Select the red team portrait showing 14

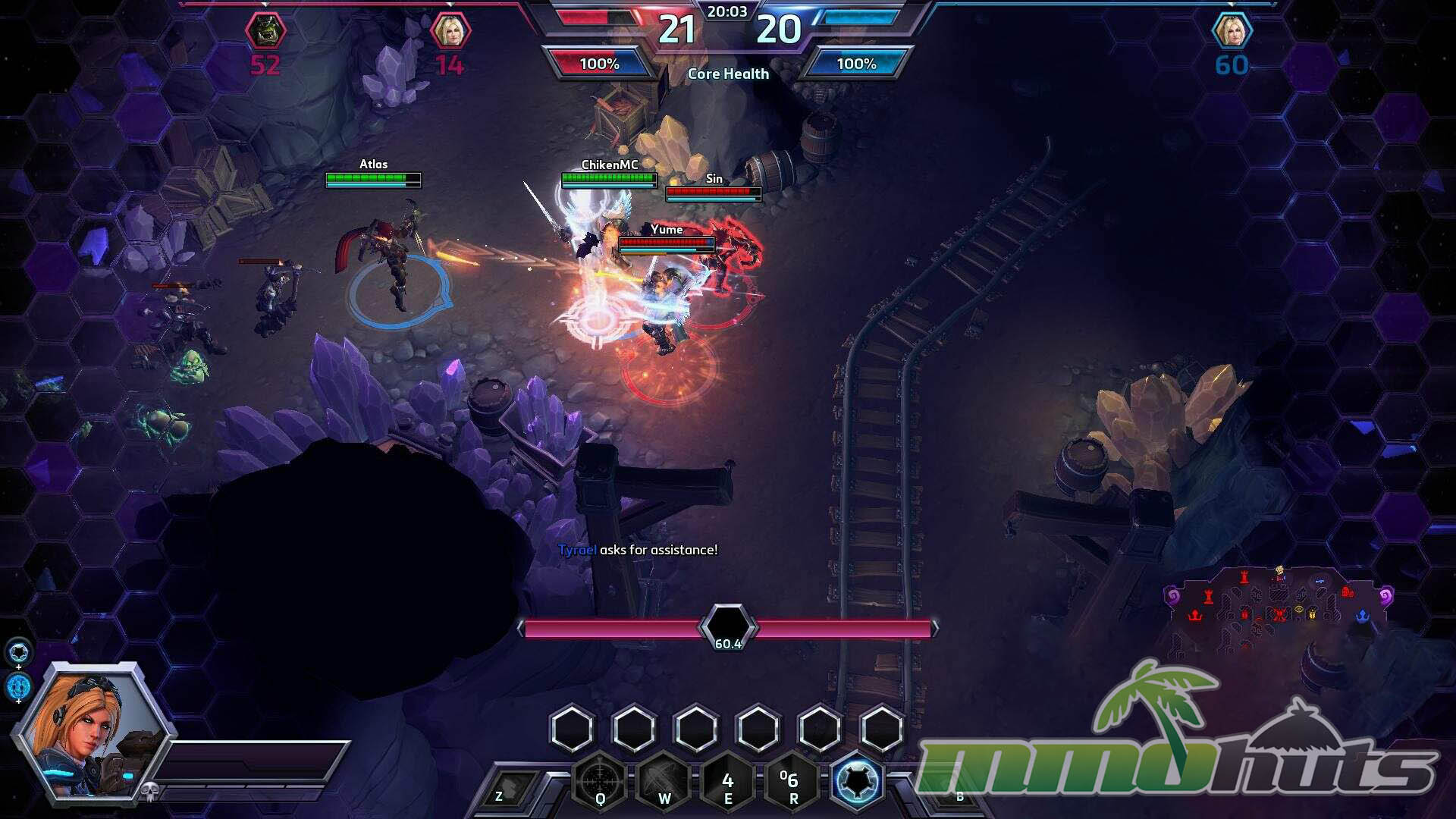(450, 32)
